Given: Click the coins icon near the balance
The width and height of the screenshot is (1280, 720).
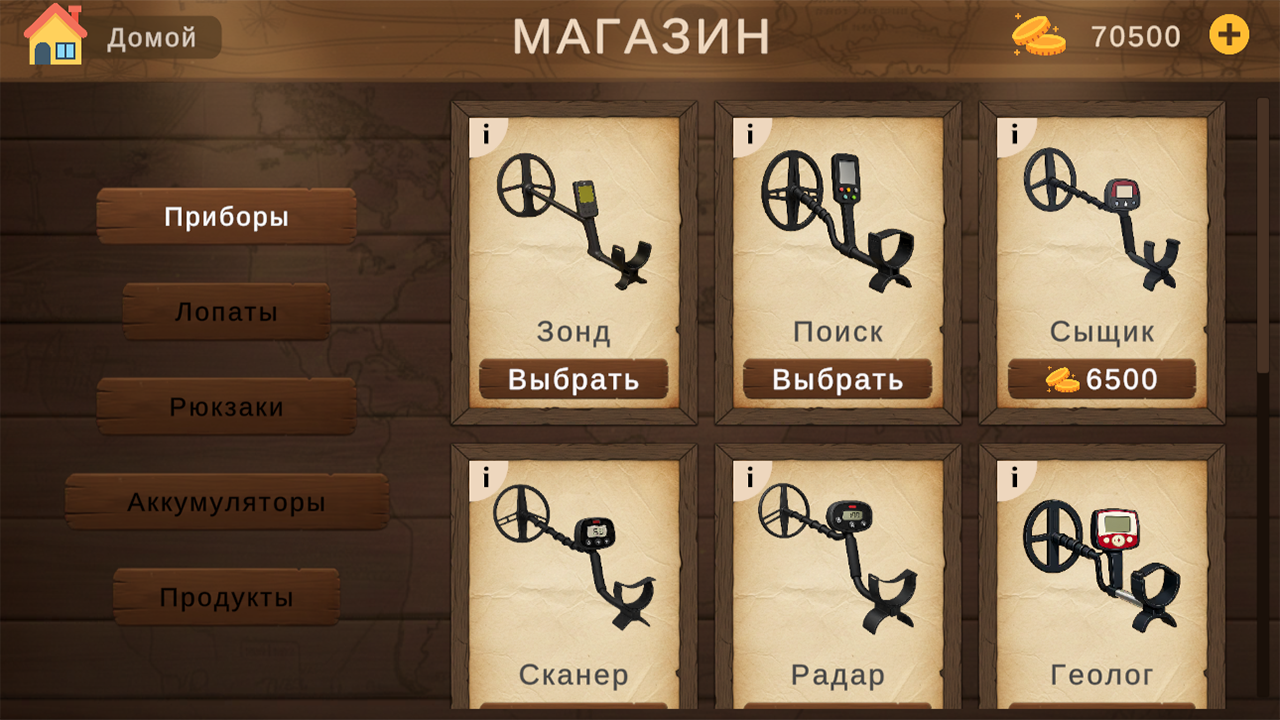Looking at the screenshot, I should [1037, 34].
